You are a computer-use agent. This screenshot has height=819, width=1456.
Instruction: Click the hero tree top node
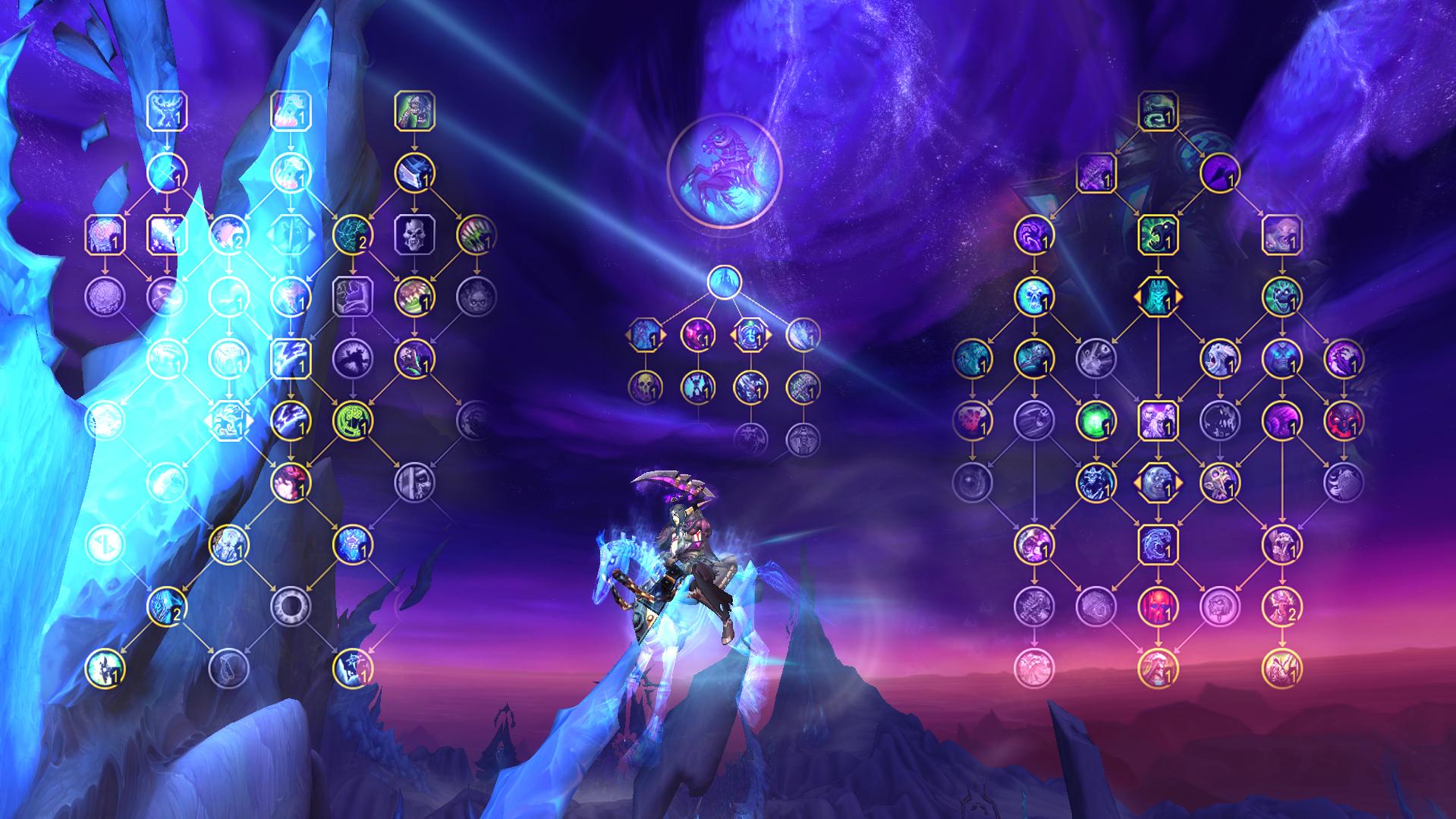725,282
